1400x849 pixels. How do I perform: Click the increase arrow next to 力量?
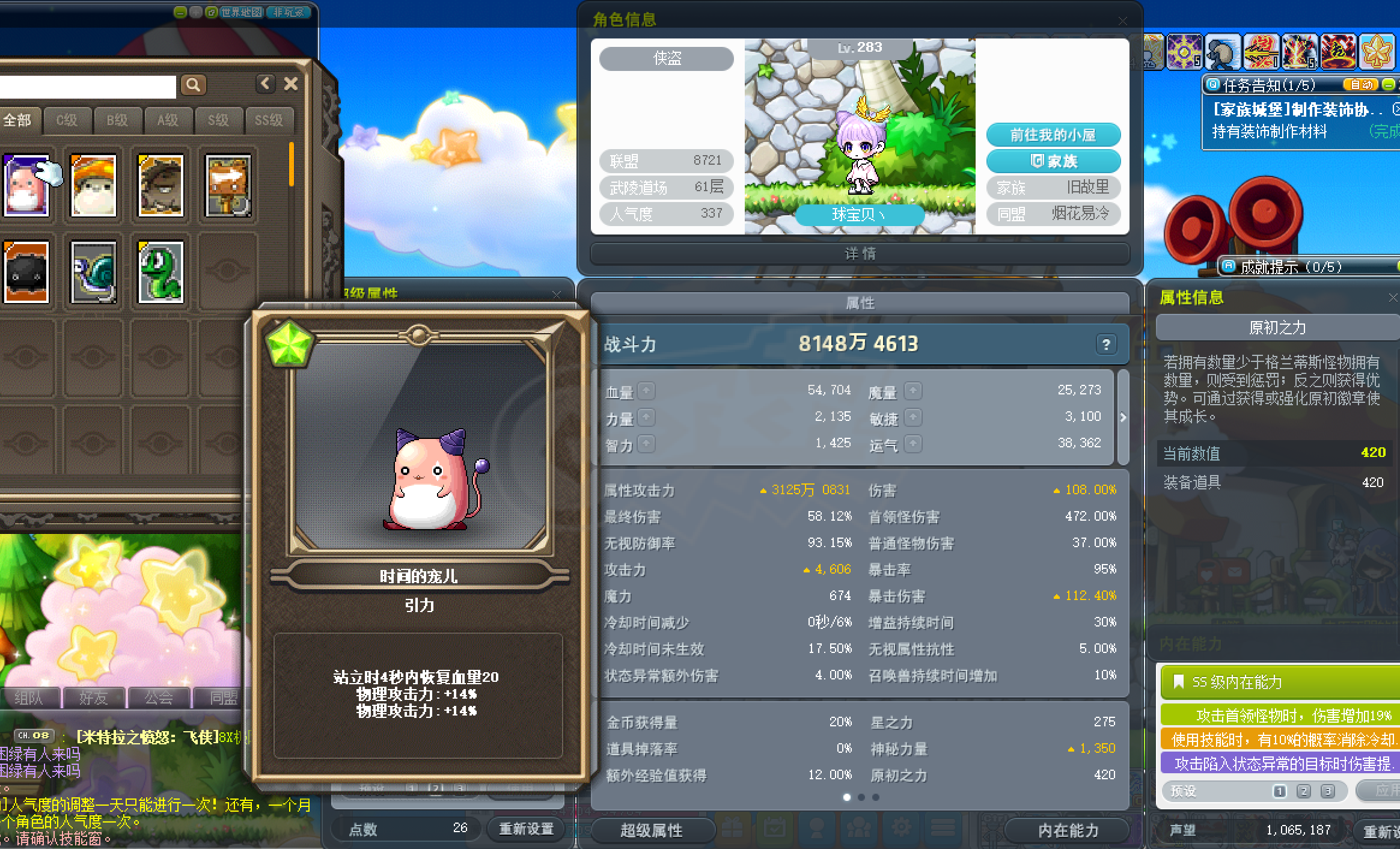click(x=647, y=417)
